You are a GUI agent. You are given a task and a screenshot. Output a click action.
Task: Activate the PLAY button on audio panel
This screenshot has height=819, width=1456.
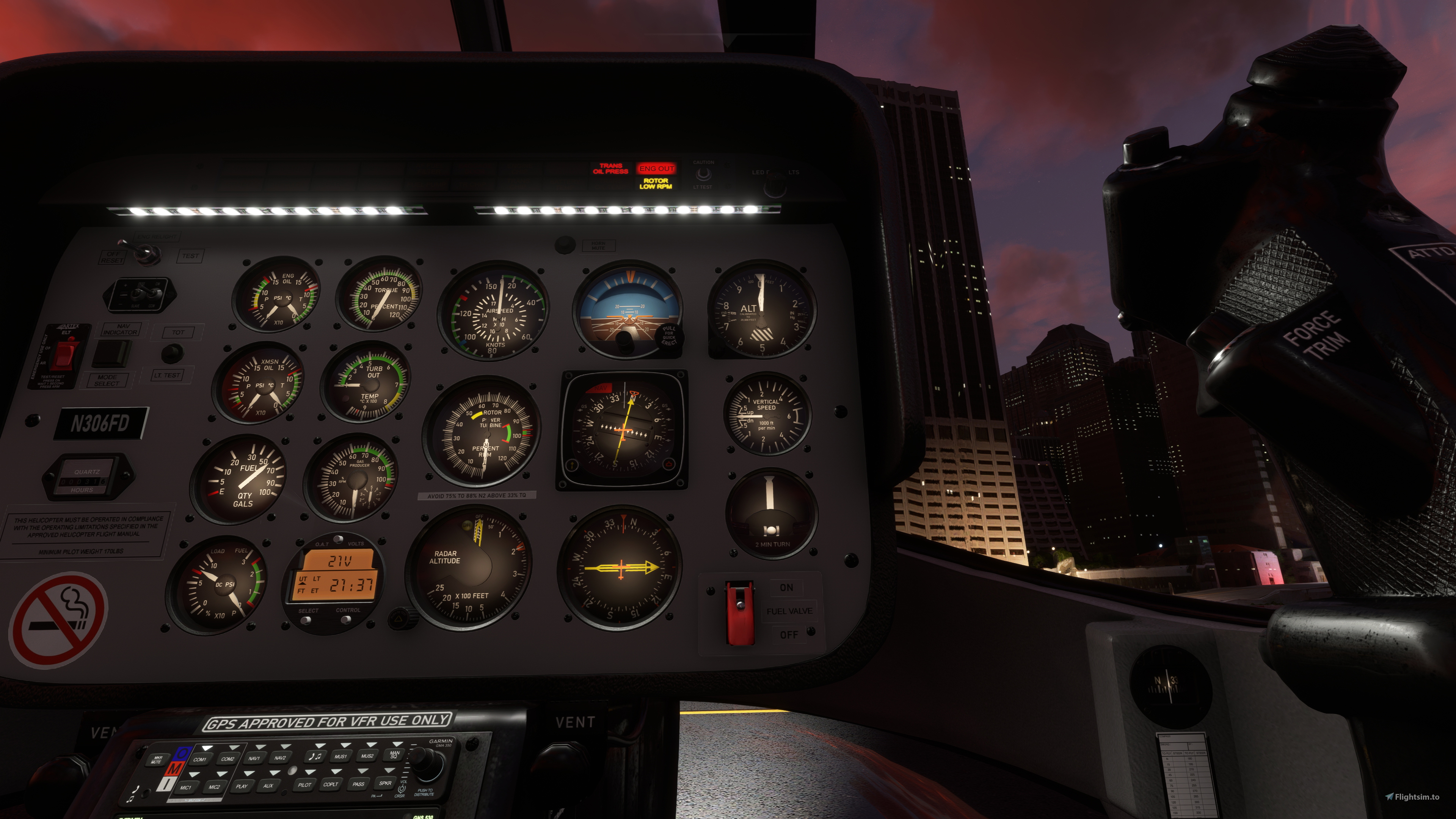(242, 786)
